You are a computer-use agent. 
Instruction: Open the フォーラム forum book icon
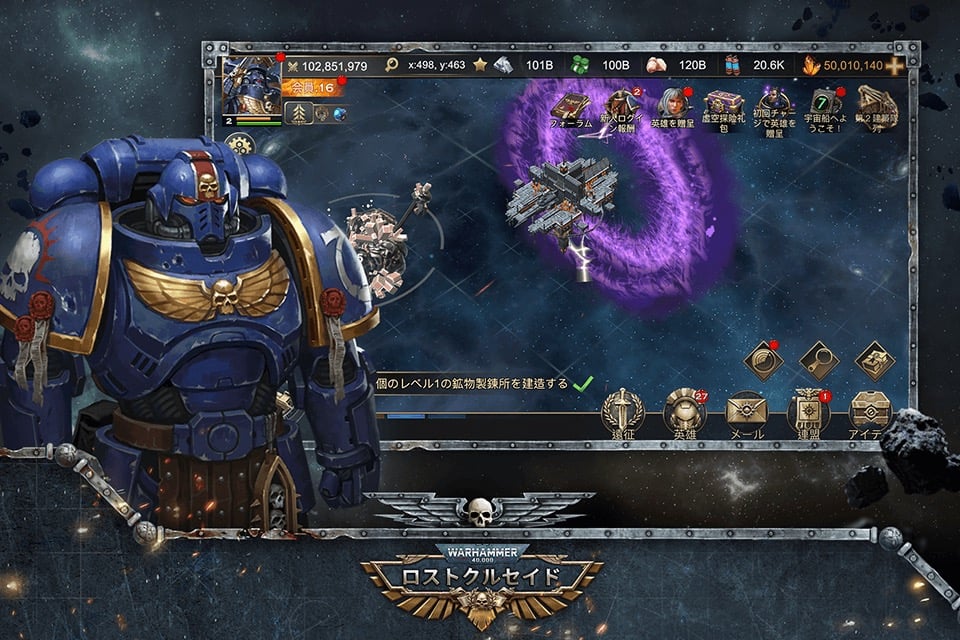571,105
